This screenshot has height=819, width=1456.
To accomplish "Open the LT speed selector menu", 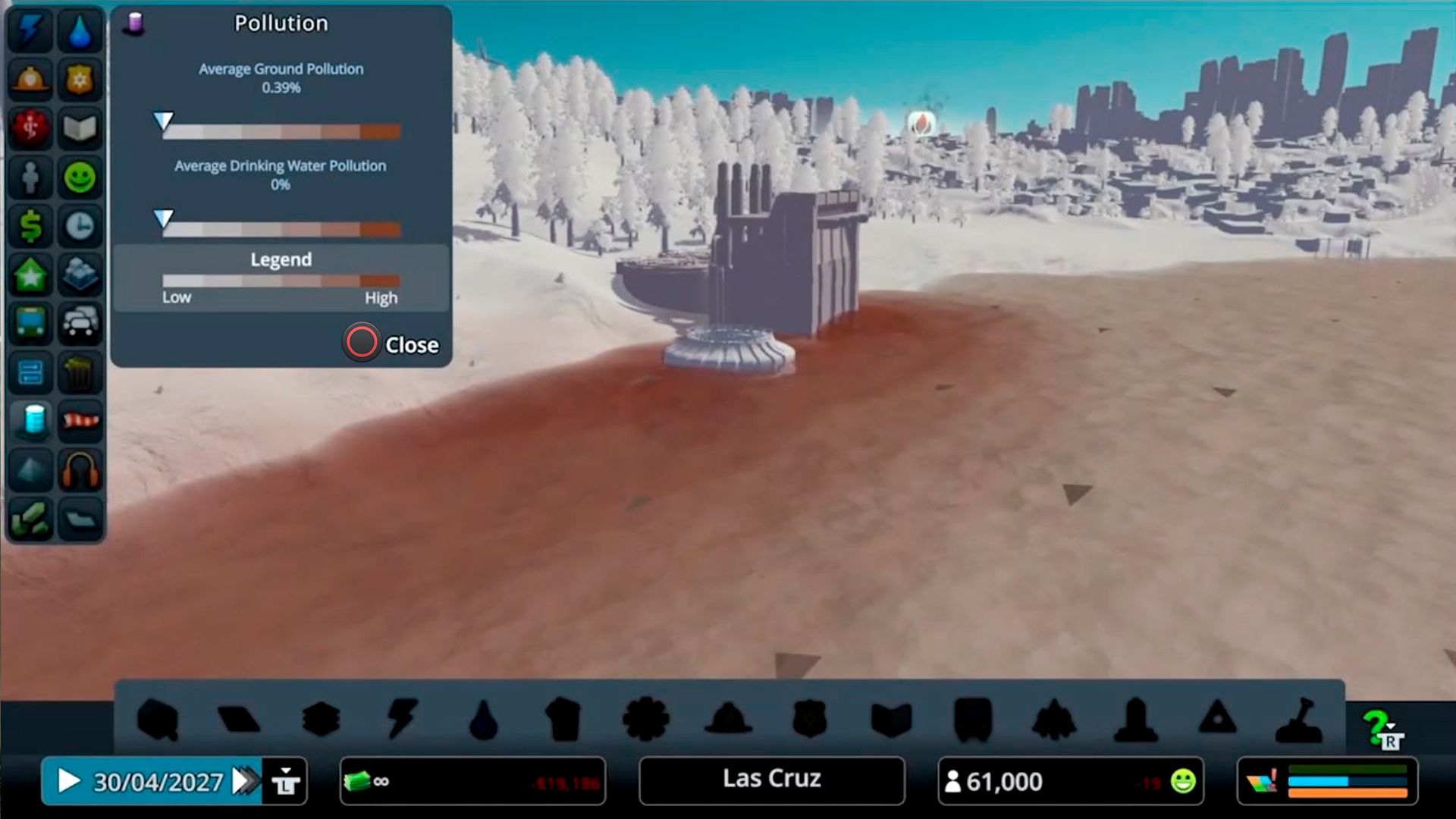I will coord(284,781).
